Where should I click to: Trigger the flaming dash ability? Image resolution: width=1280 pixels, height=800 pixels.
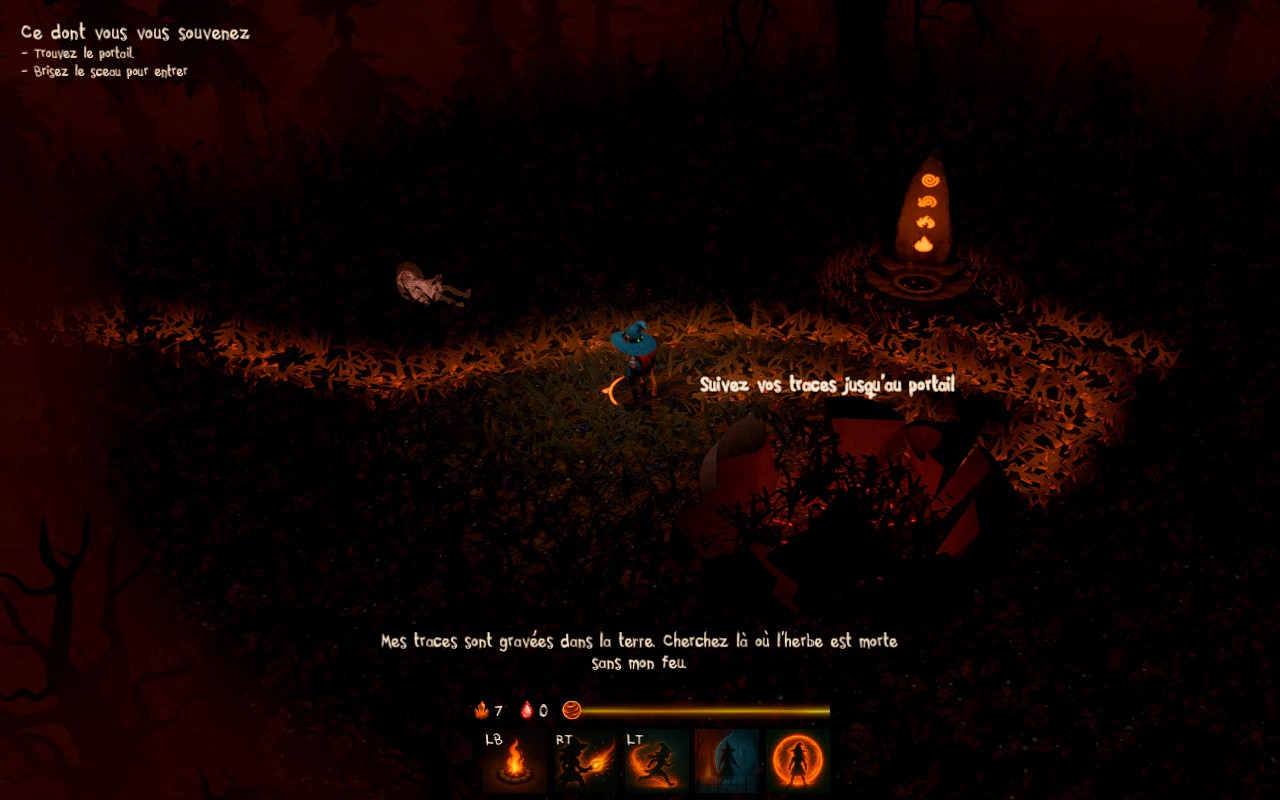(657, 761)
